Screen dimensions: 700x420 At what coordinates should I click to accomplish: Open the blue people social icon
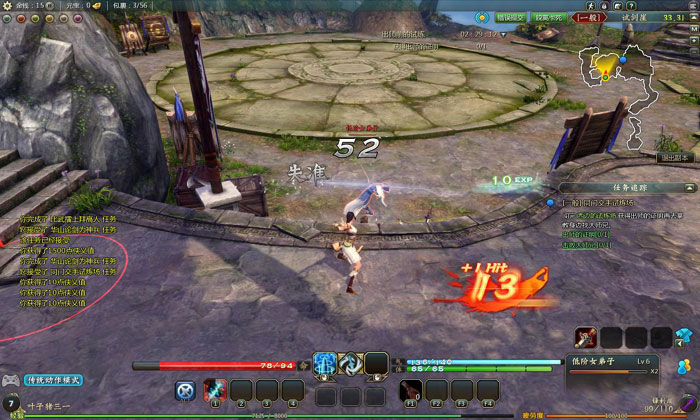click(x=684, y=366)
